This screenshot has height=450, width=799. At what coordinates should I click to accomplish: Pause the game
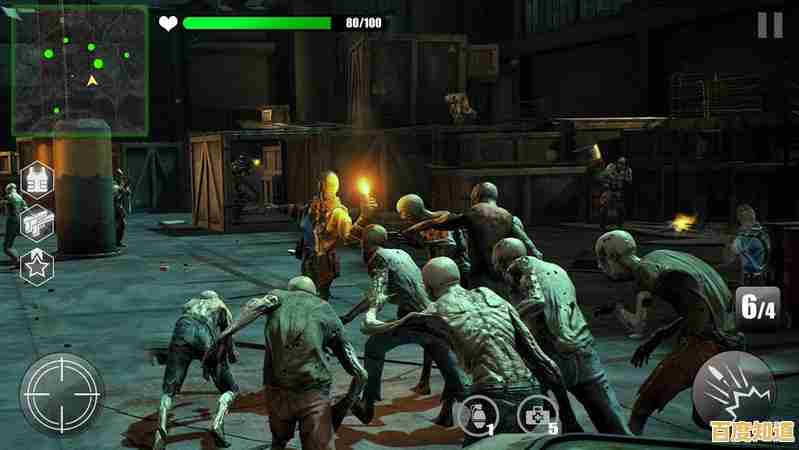pyautogui.click(x=769, y=25)
